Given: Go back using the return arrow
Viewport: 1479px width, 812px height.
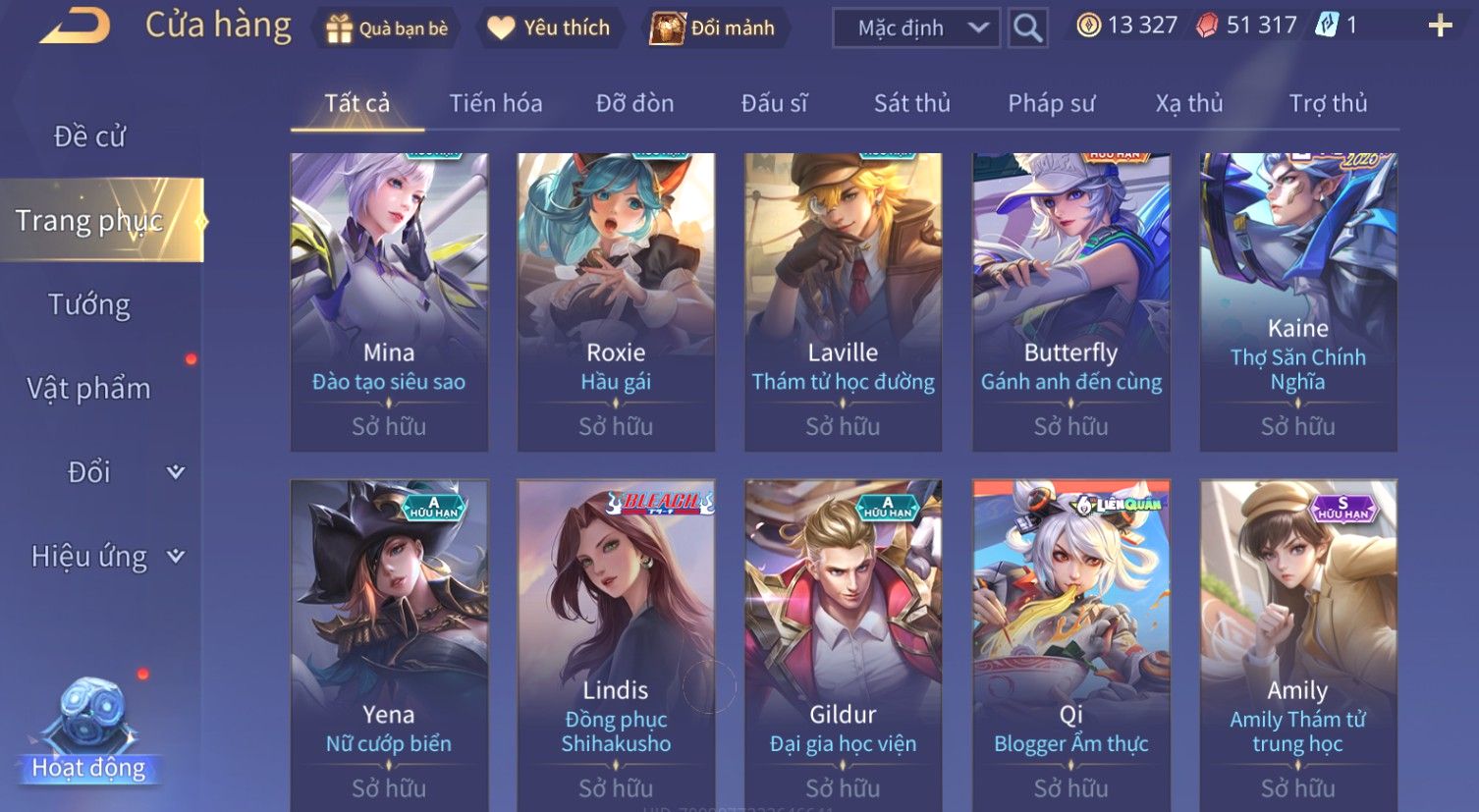Looking at the screenshot, I should [x=75, y=26].
